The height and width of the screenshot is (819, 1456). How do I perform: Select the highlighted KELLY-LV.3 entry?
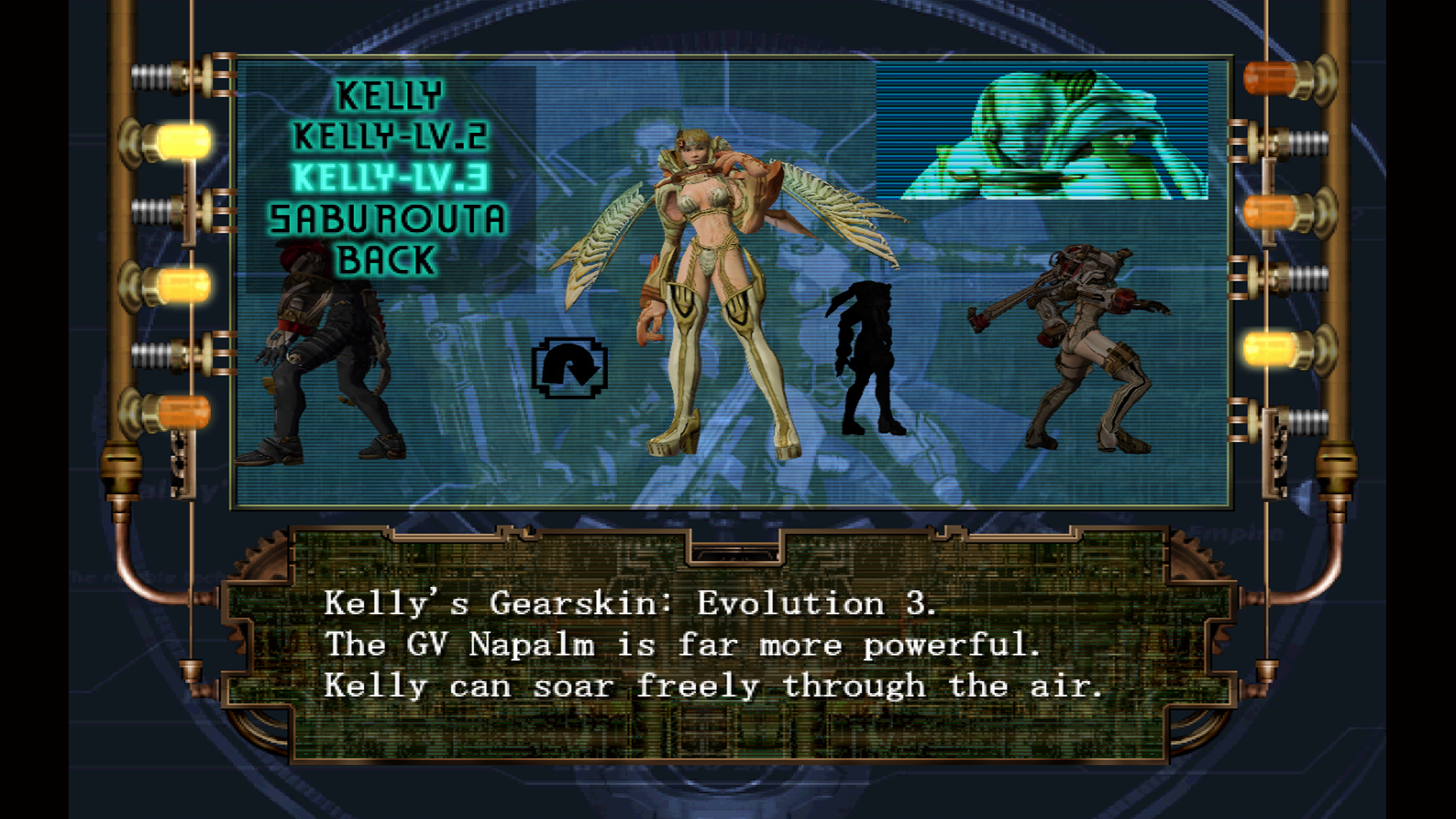click(x=390, y=178)
